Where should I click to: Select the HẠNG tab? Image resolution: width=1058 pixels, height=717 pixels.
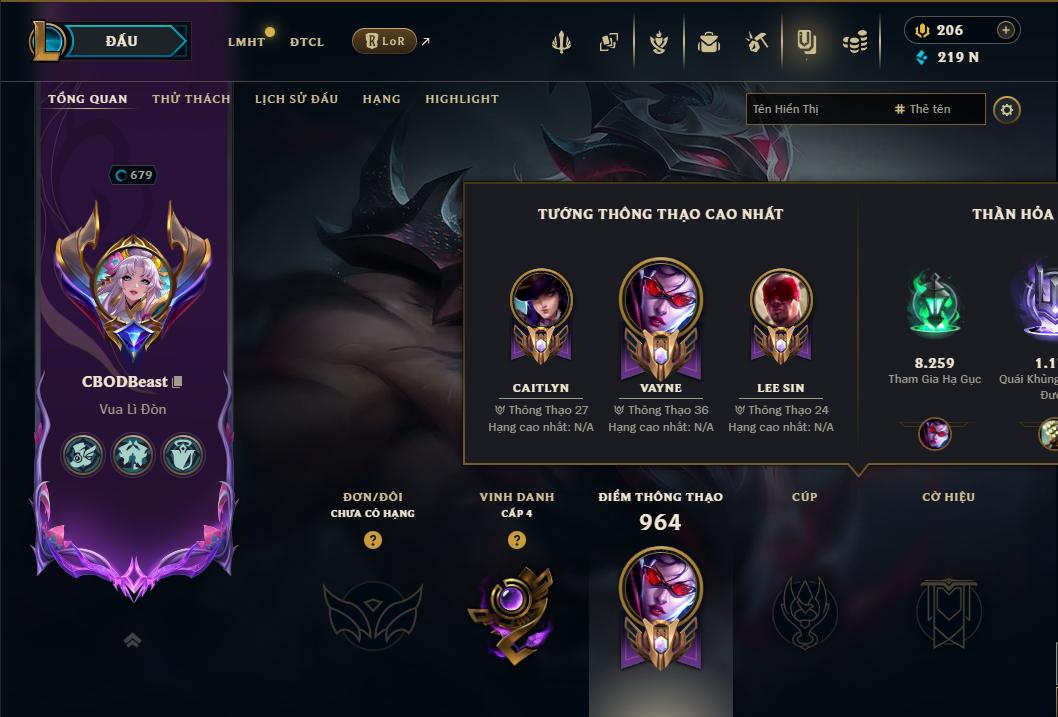381,99
